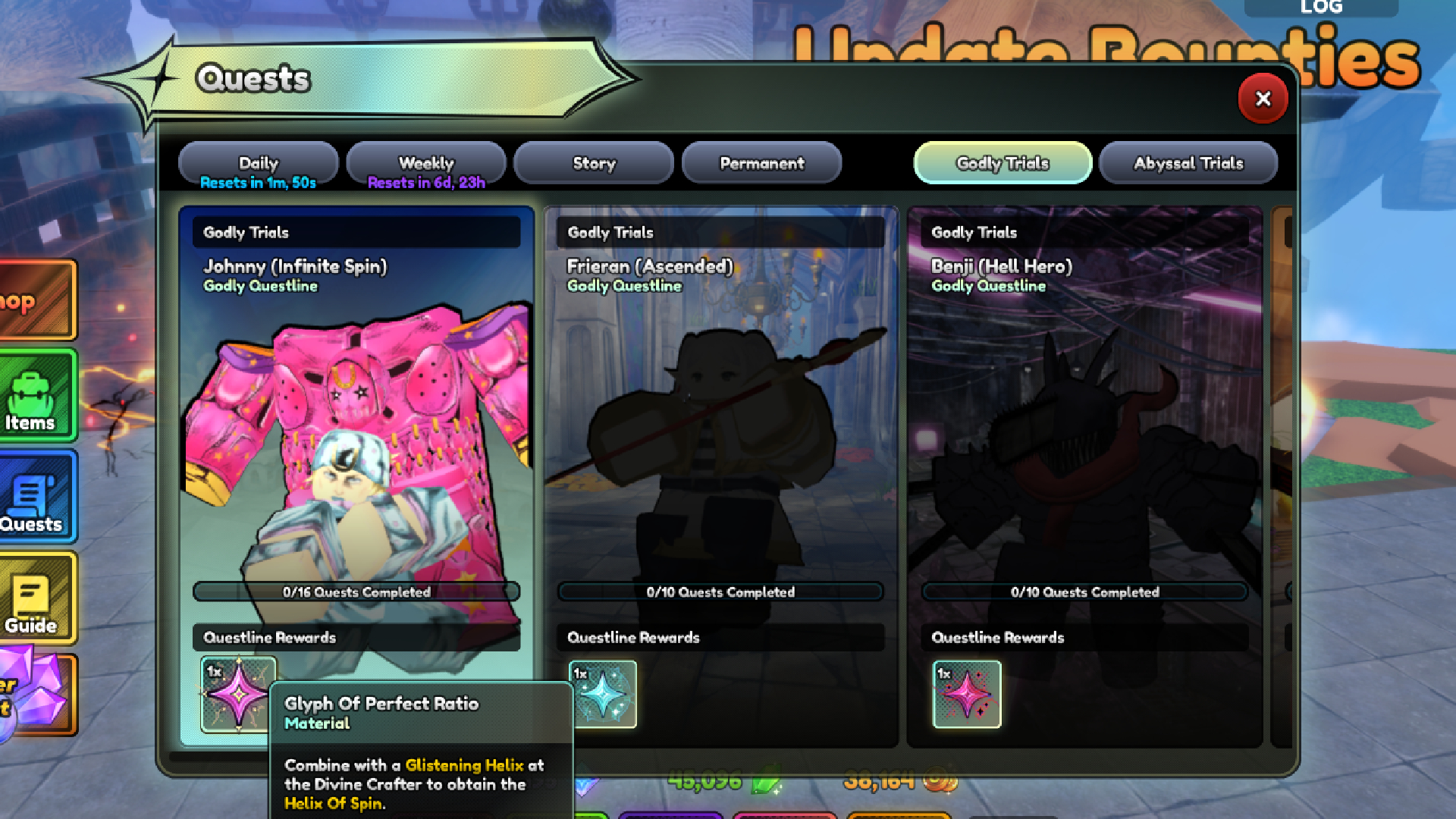Inspect Frieran's blue star reward icon
1456x819 pixels.
pyautogui.click(x=603, y=694)
